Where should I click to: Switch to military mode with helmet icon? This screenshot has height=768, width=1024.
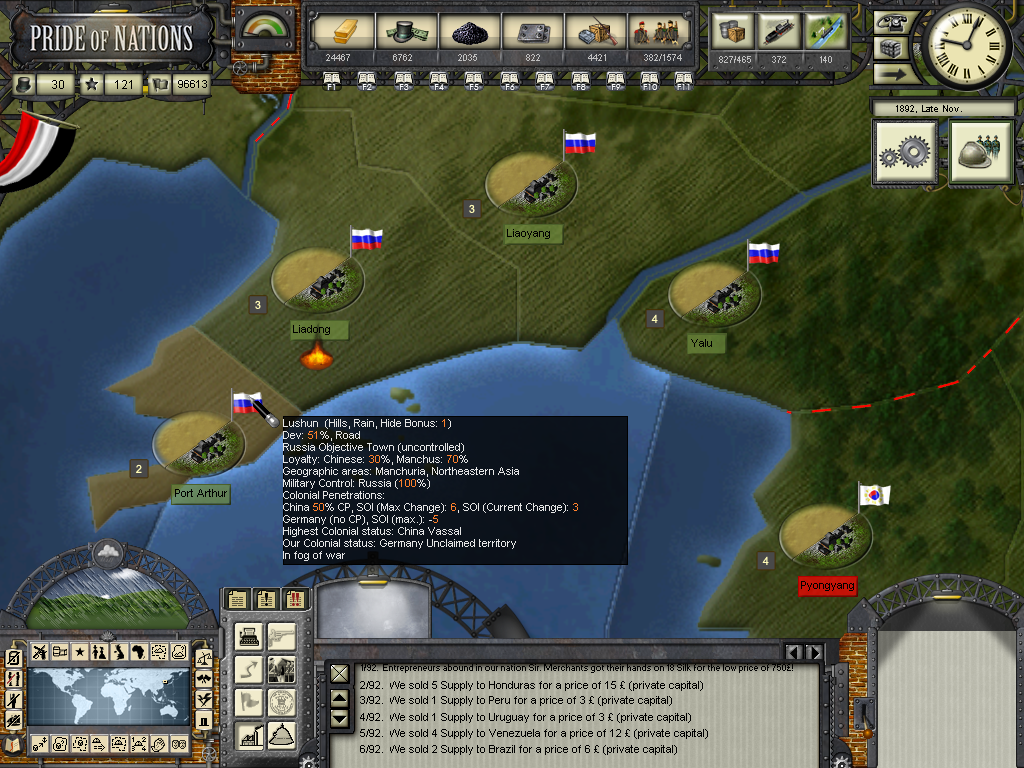coord(981,152)
